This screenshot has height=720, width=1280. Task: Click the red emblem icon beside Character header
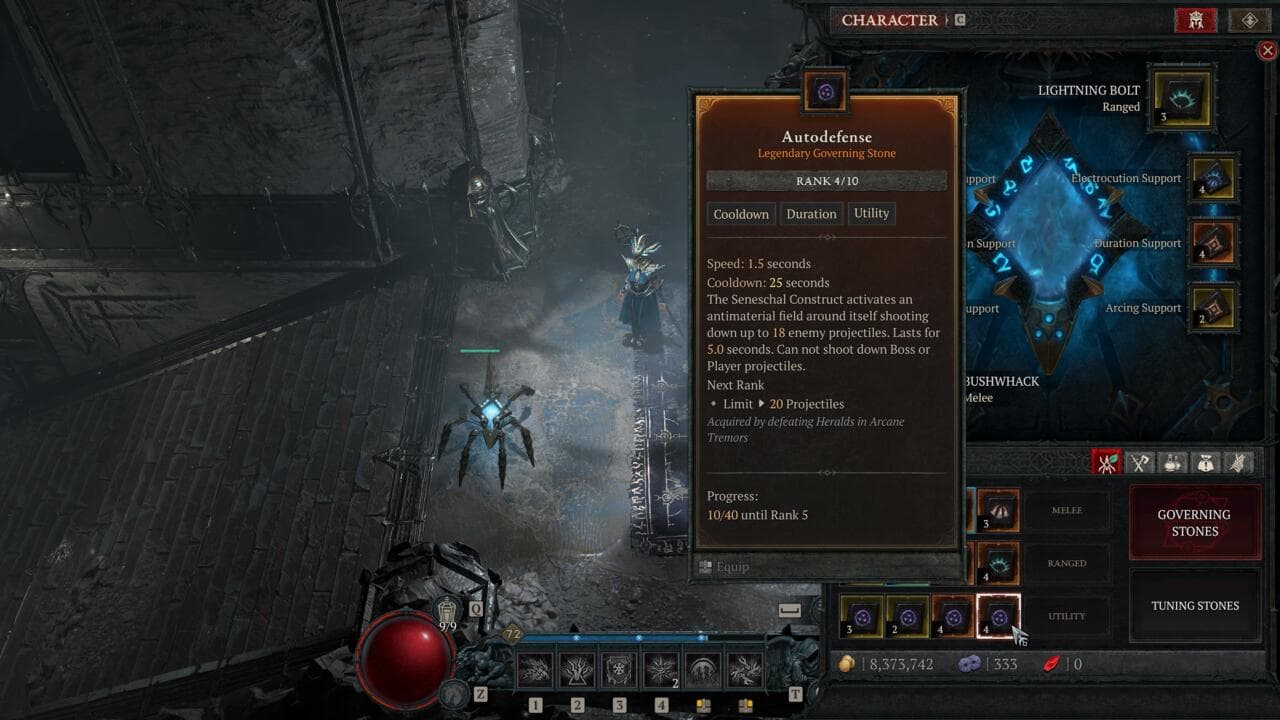[x=1196, y=20]
